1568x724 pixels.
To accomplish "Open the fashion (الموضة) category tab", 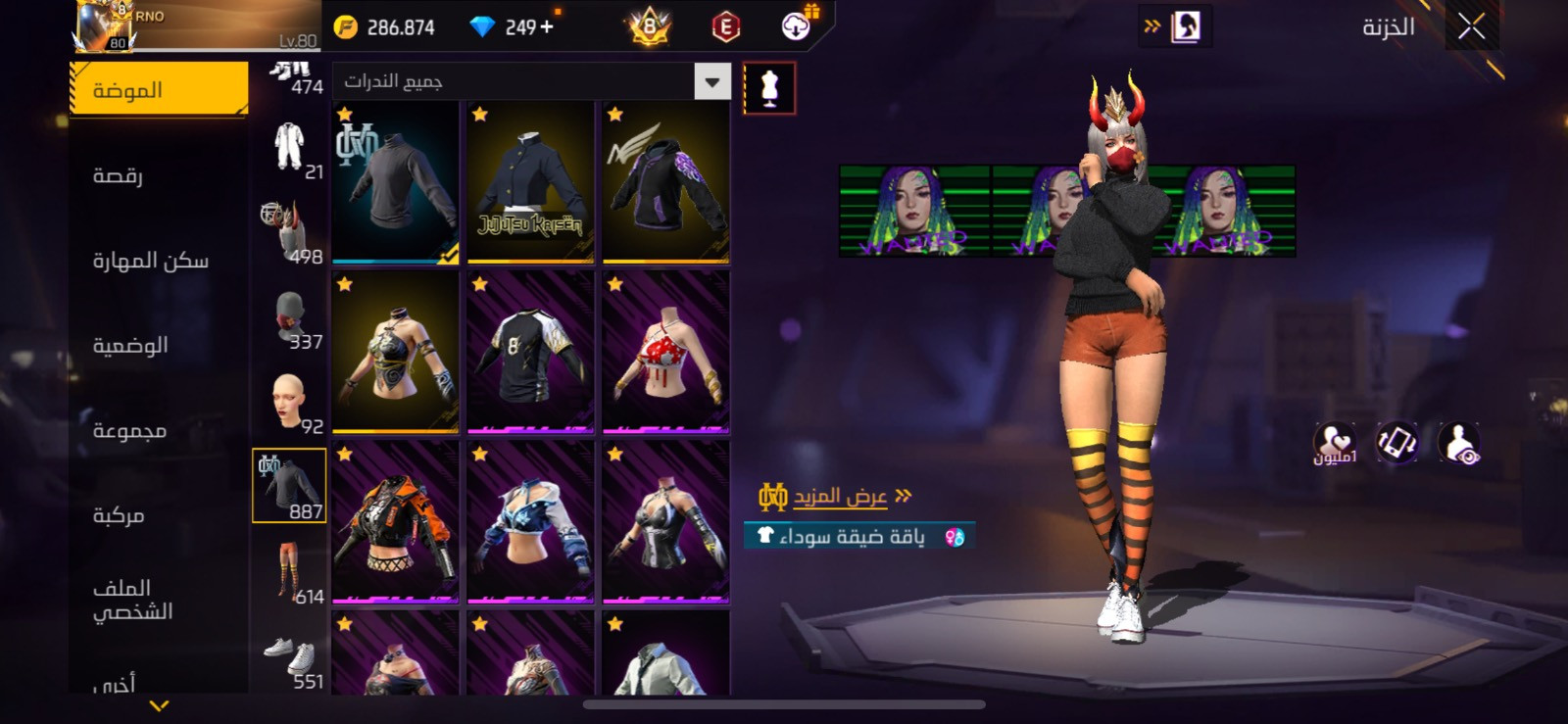I will pyautogui.click(x=159, y=90).
